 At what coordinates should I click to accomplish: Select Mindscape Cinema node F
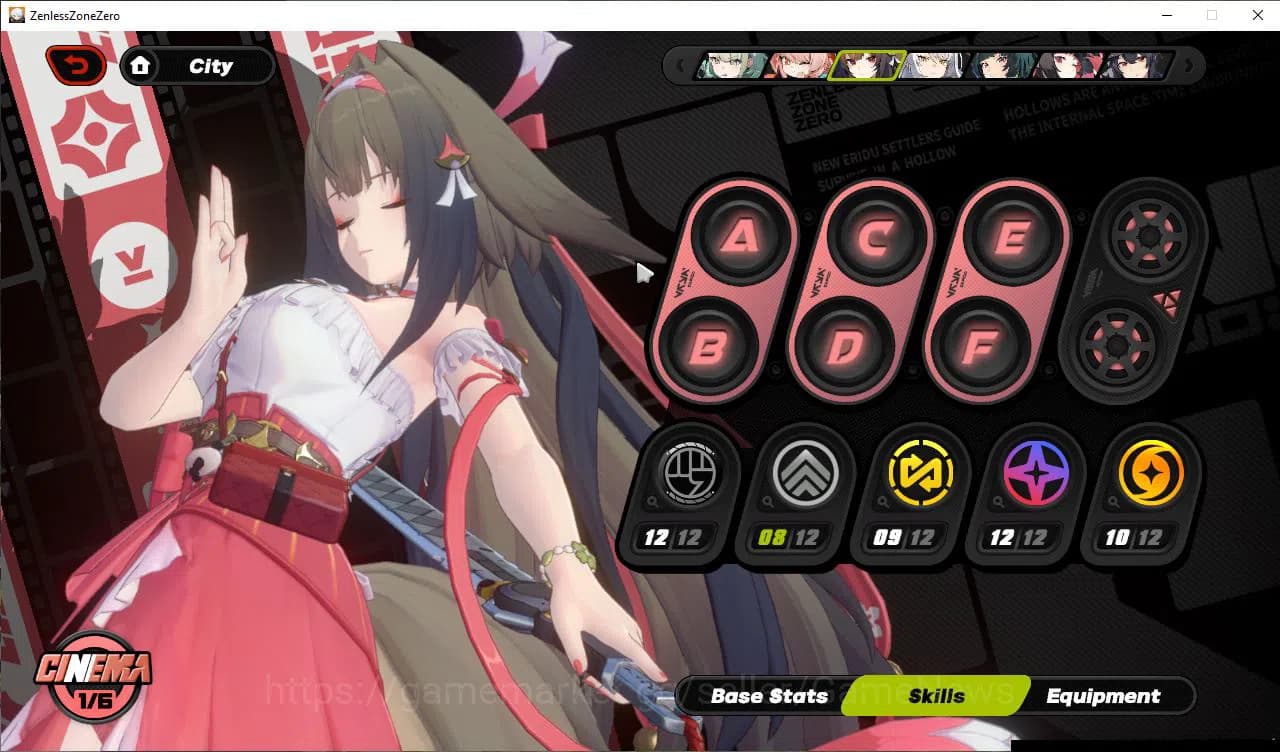click(x=981, y=347)
